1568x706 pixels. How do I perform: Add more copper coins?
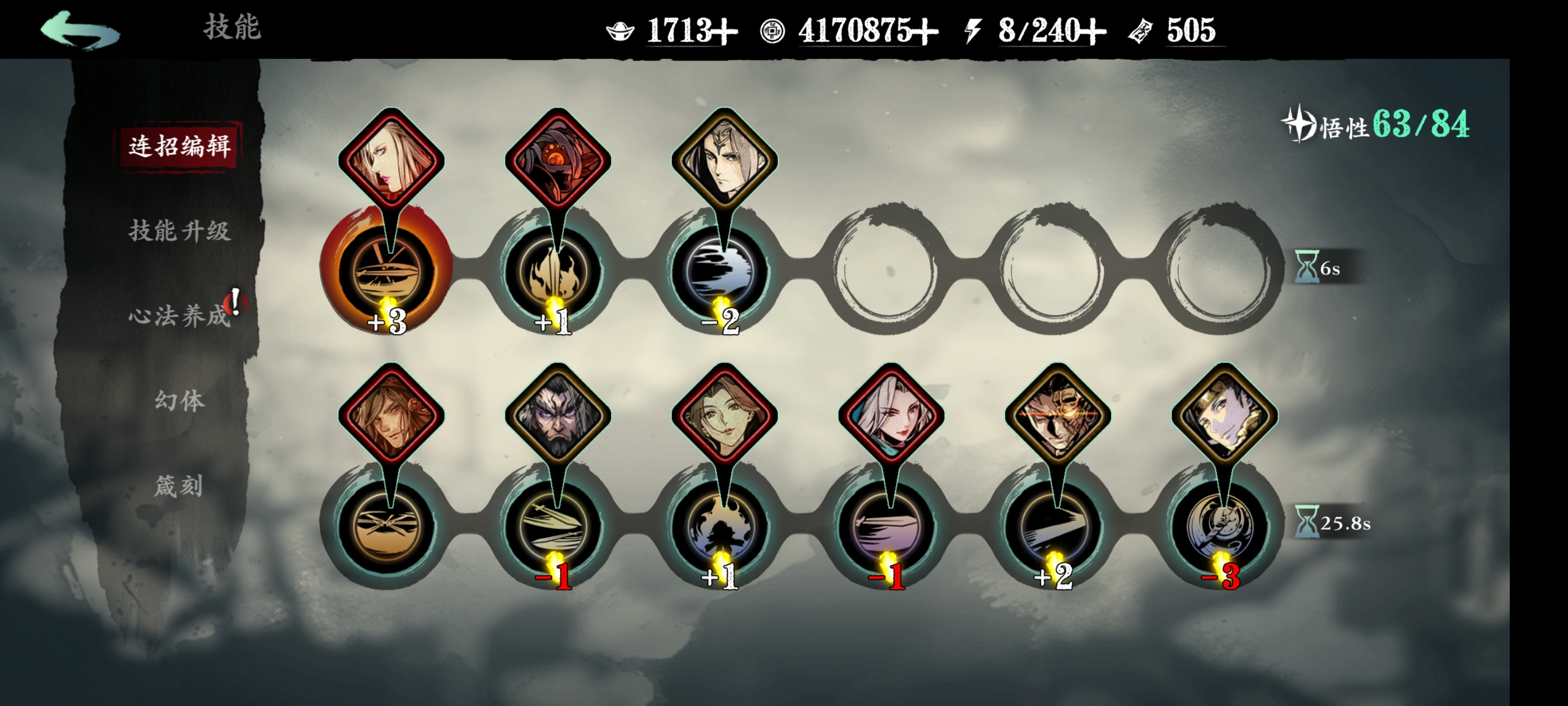pos(925,31)
